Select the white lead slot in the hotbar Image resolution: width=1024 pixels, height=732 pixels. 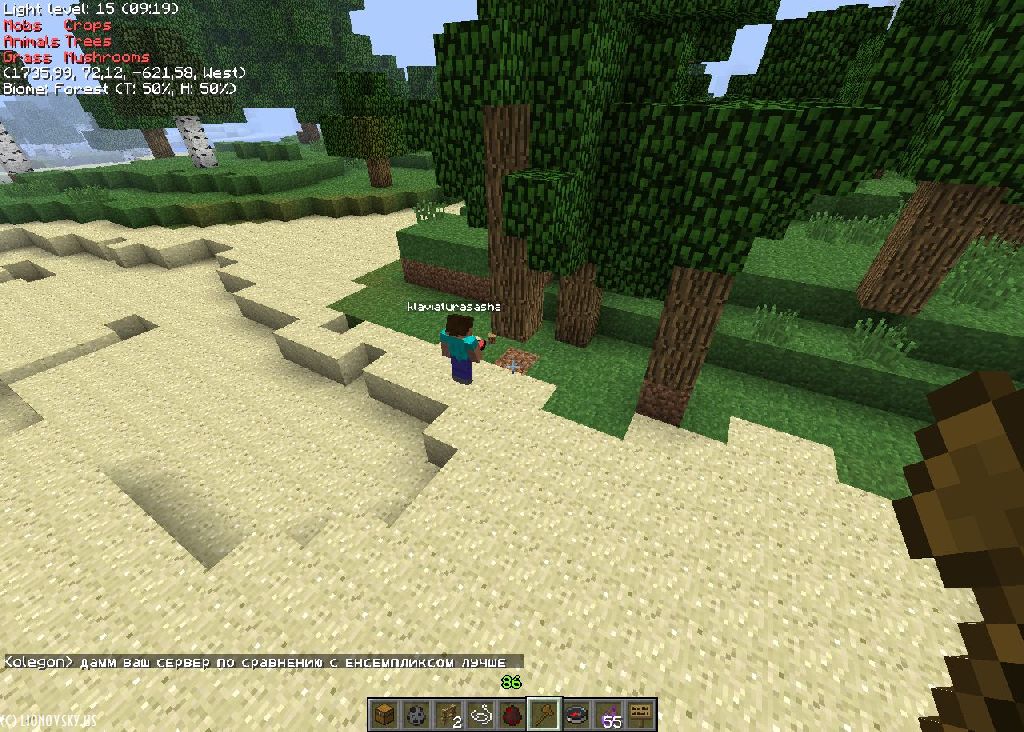tap(480, 714)
